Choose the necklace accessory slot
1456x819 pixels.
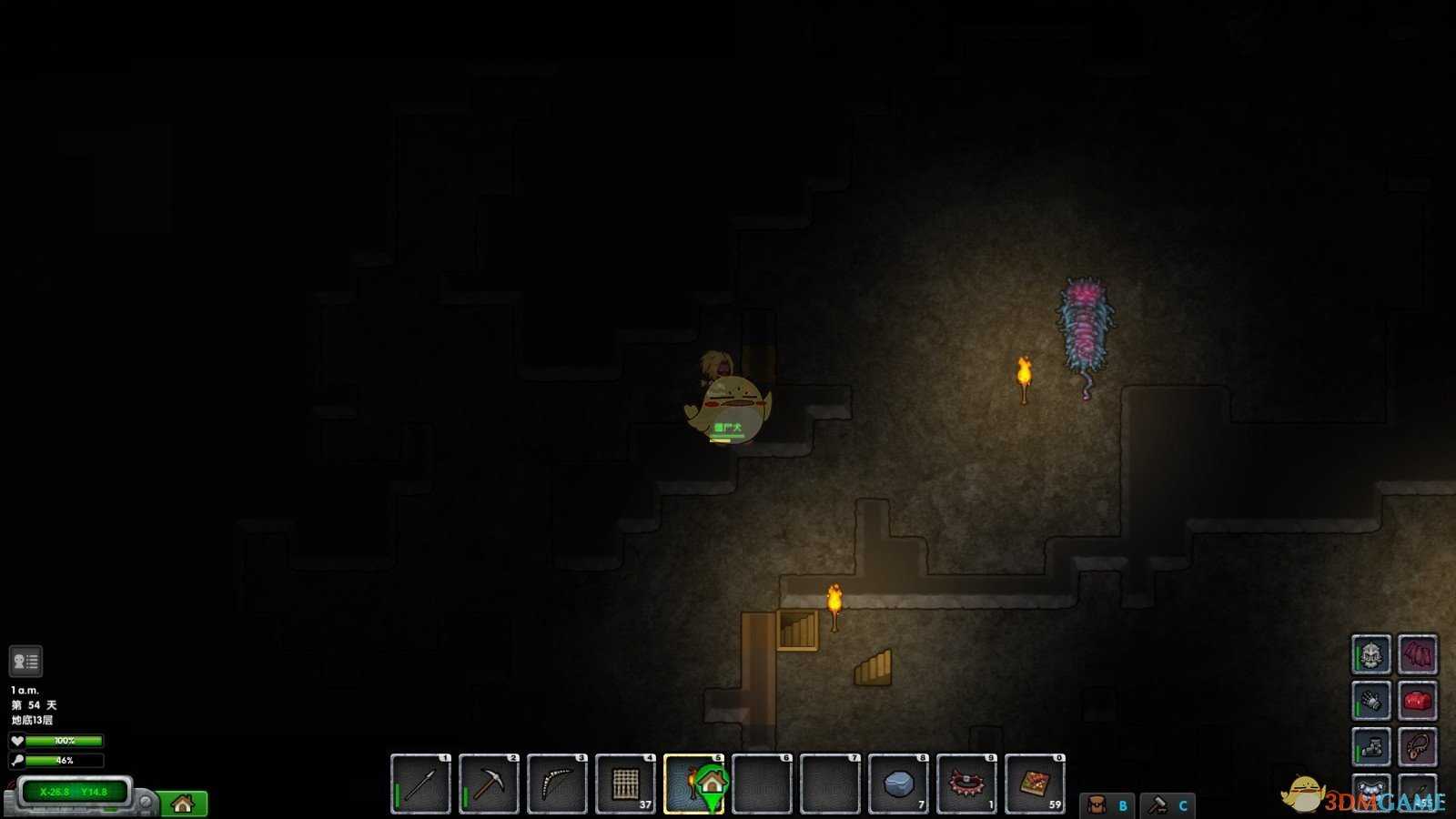pos(1417,747)
